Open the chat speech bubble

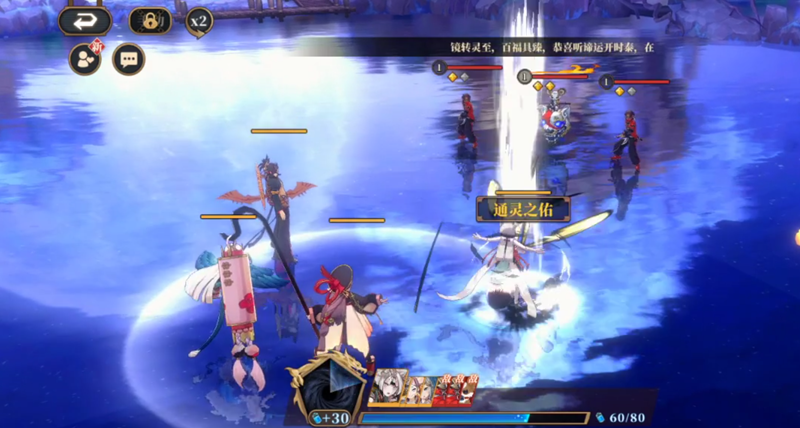click(x=129, y=59)
